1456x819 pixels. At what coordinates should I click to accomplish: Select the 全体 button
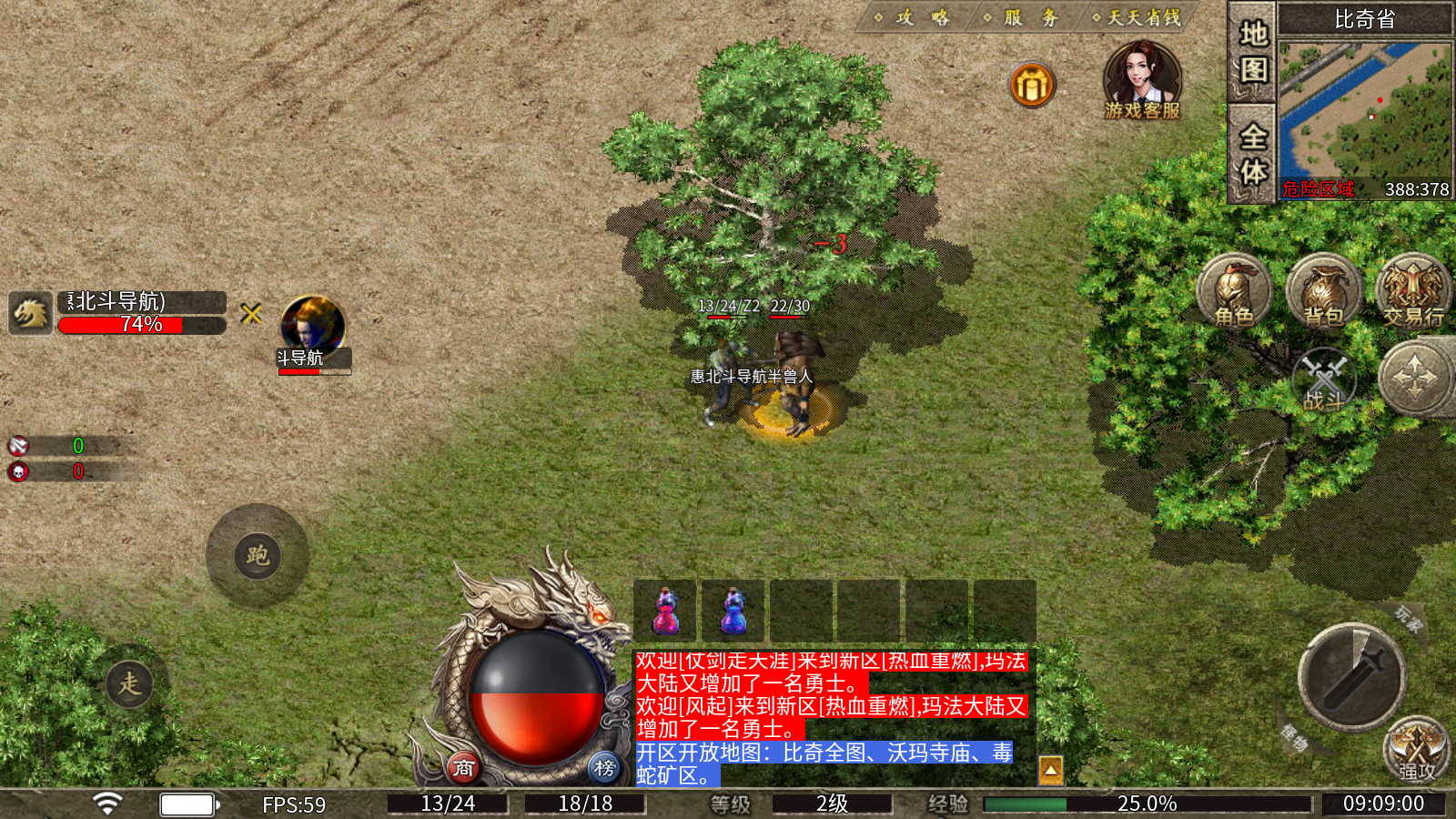1253,153
